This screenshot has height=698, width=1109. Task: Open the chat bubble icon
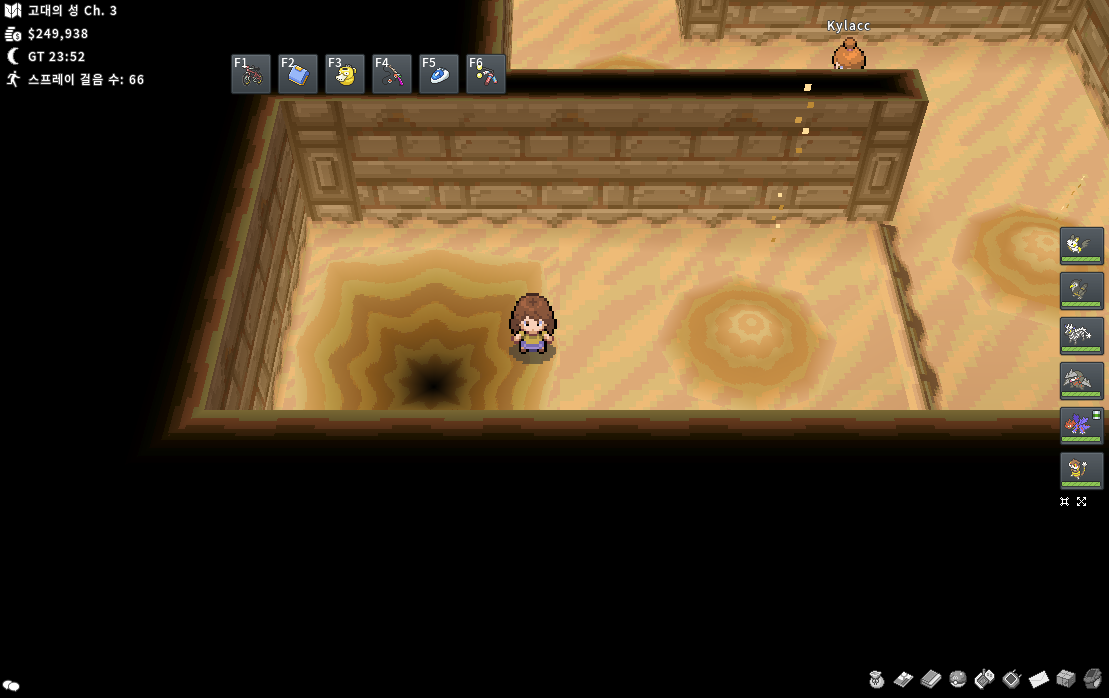(x=11, y=686)
